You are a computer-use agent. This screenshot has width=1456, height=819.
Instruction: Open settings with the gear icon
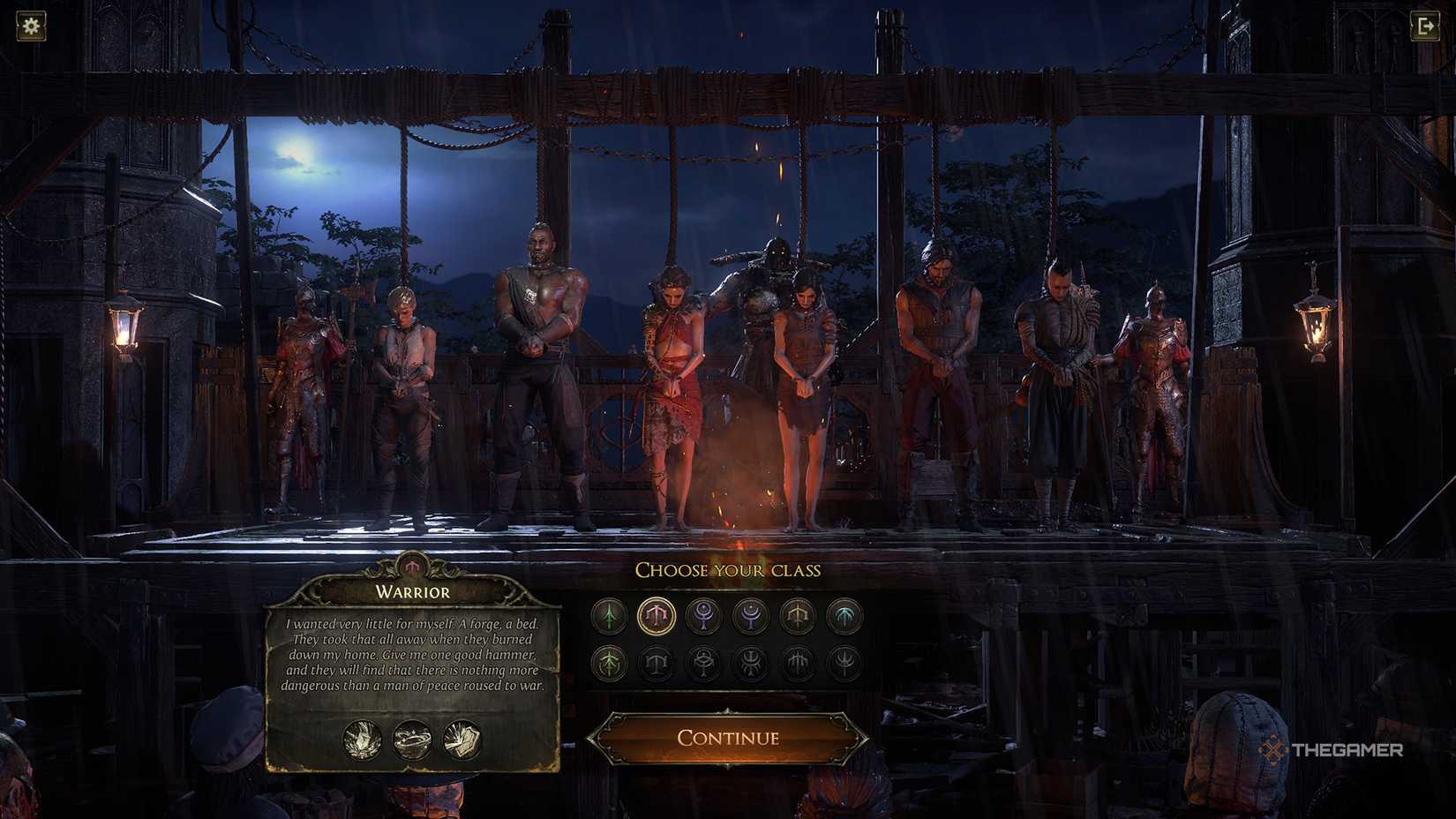coord(31,26)
